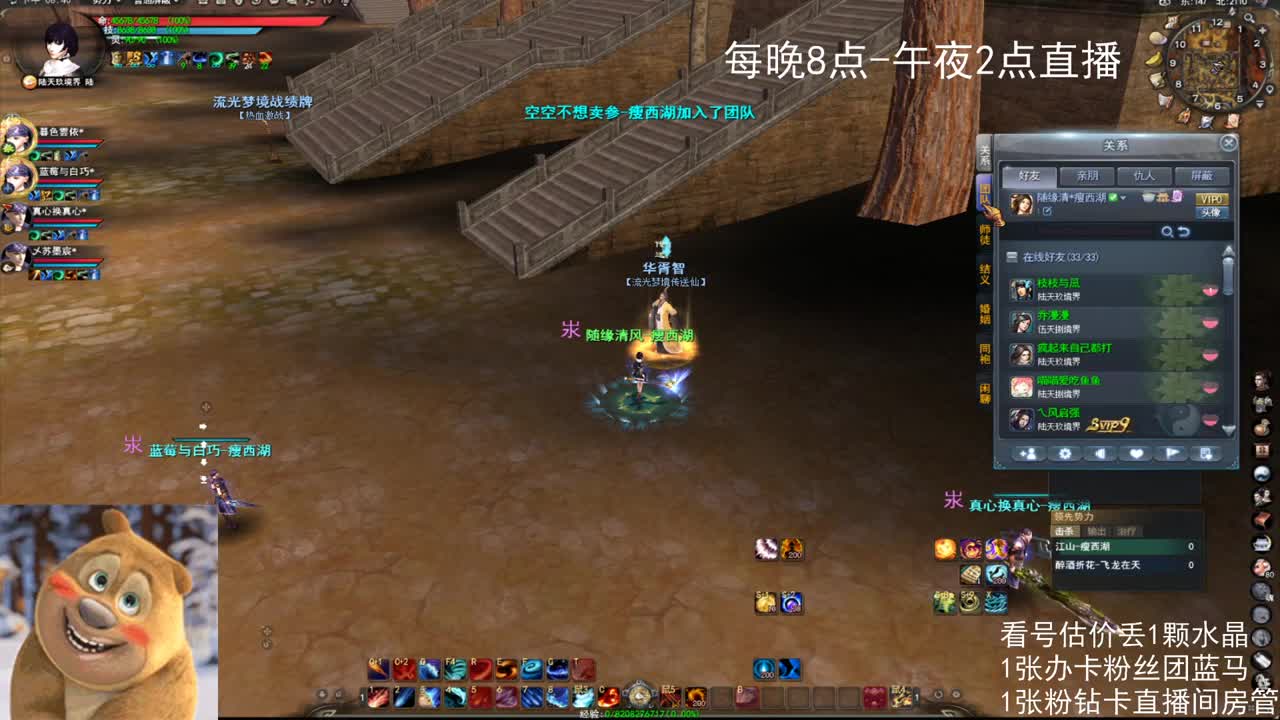Click the reset arrow beside the search magnifier

point(1184,233)
